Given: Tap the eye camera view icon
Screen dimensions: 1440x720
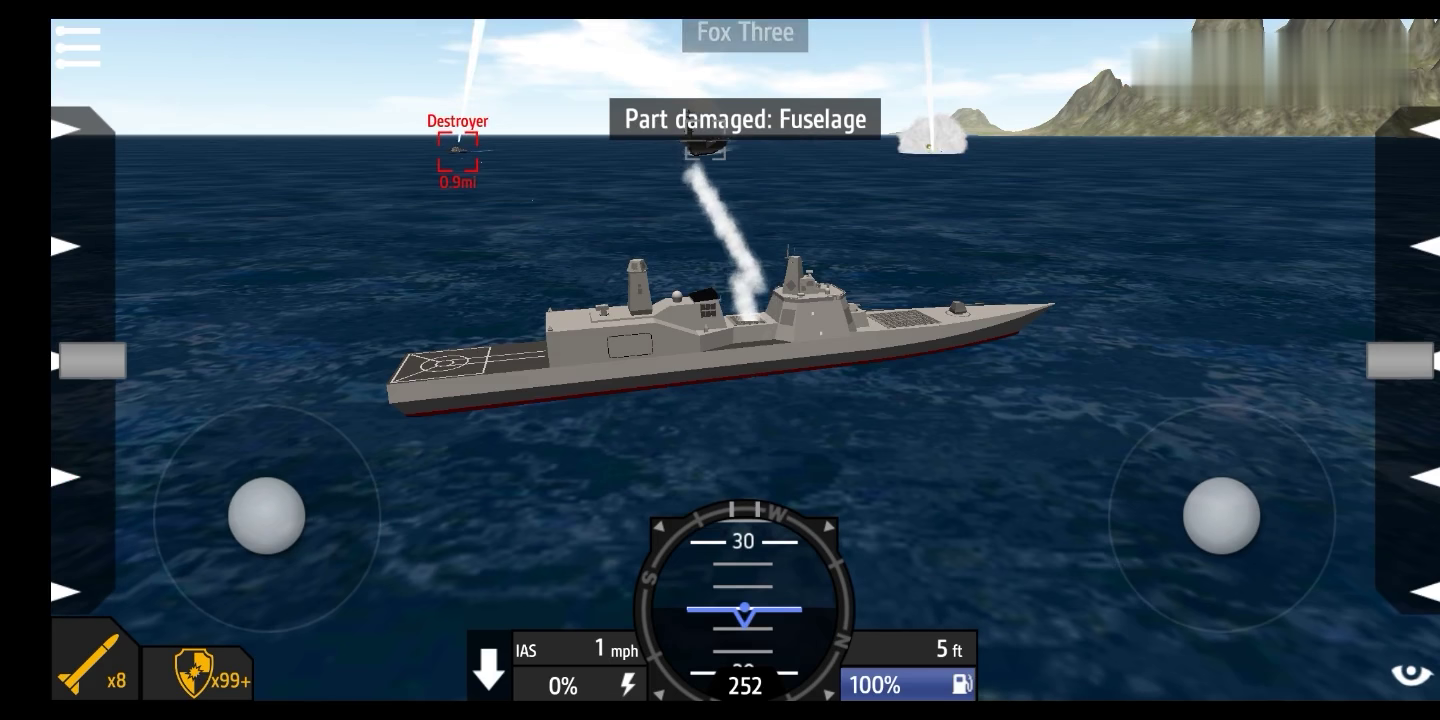Looking at the screenshot, I should 1411,674.
